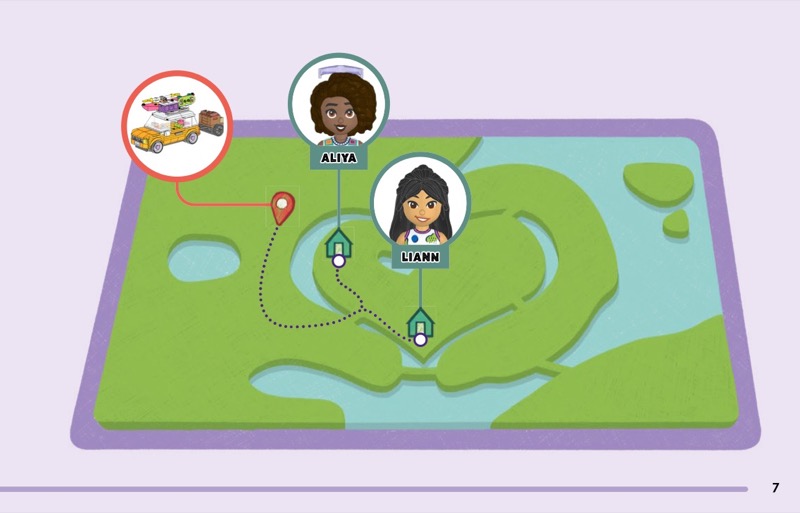Choose the house marker under Aliya

coord(338,243)
